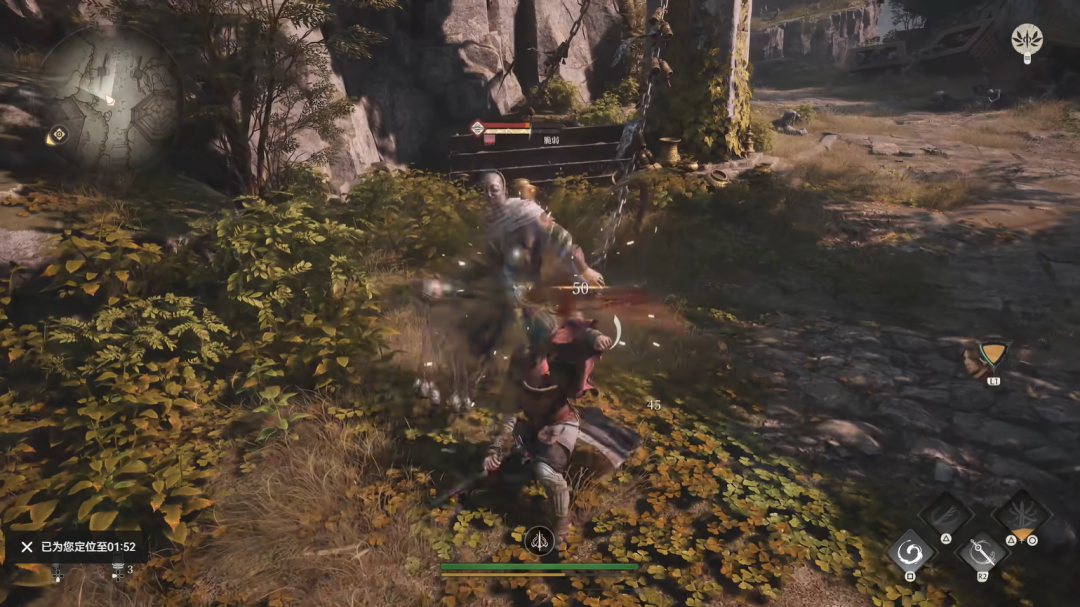Viewport: 1080px width, 607px height.
Task: Trigger the sword slash skill icon
Action: click(x=981, y=553)
